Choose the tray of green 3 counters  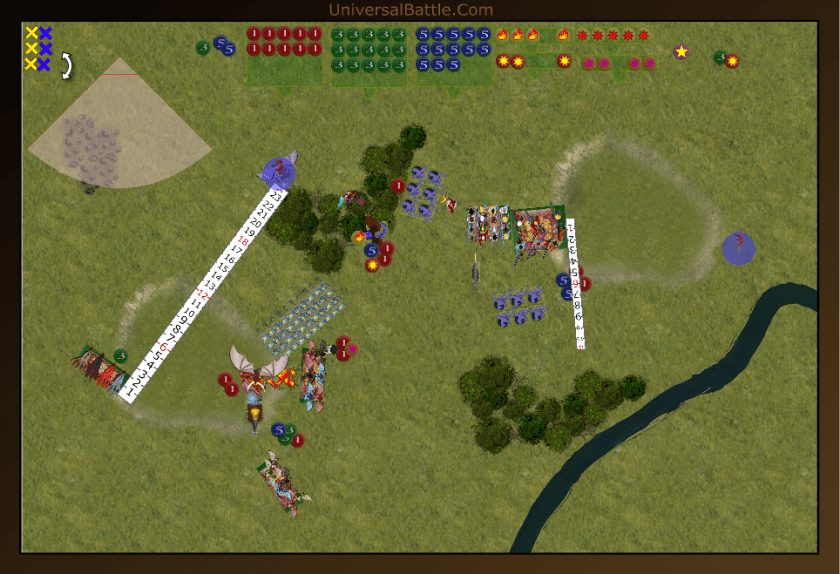(x=369, y=56)
